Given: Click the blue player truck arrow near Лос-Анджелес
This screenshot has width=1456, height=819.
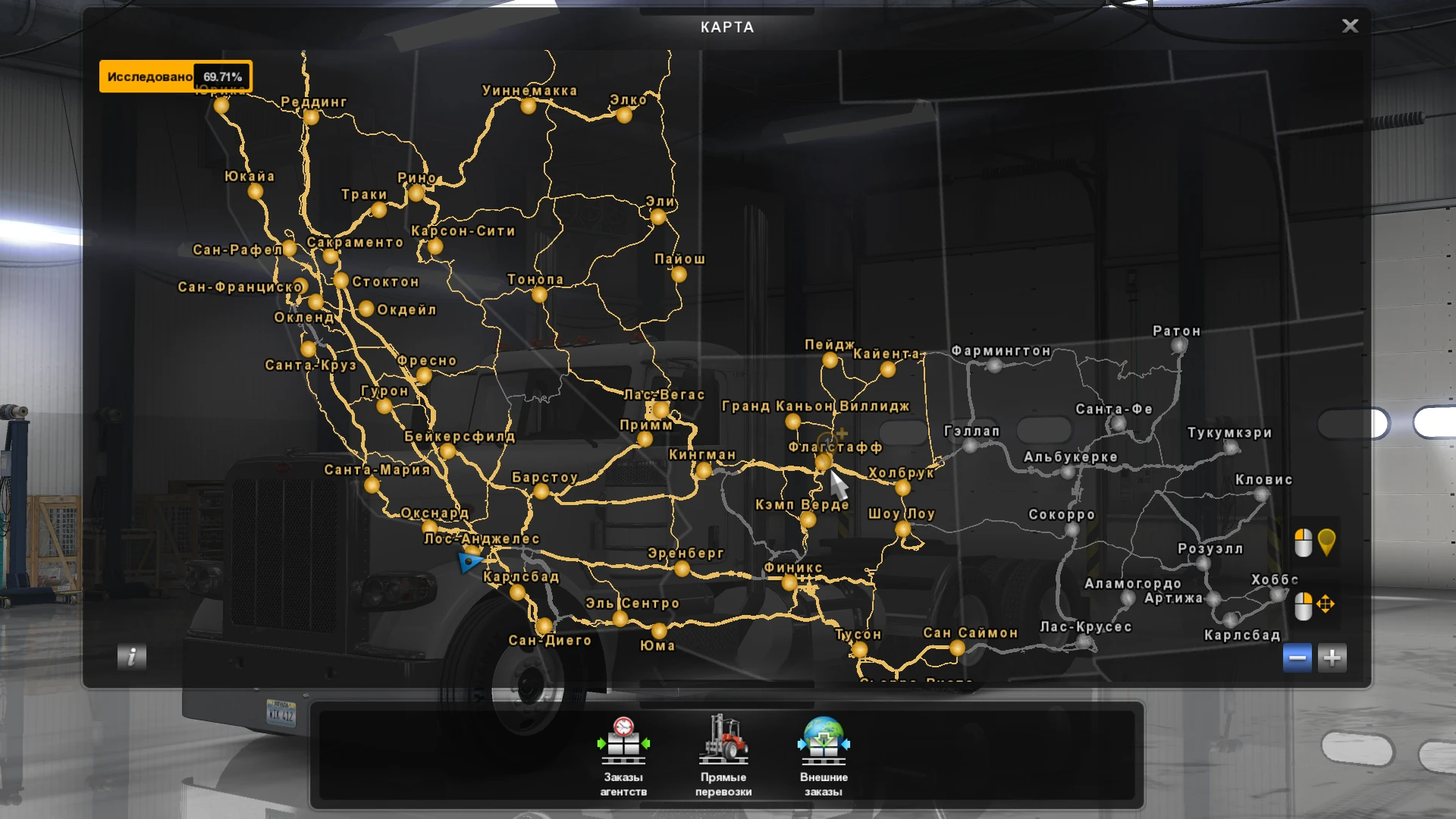Looking at the screenshot, I should coord(468,563).
